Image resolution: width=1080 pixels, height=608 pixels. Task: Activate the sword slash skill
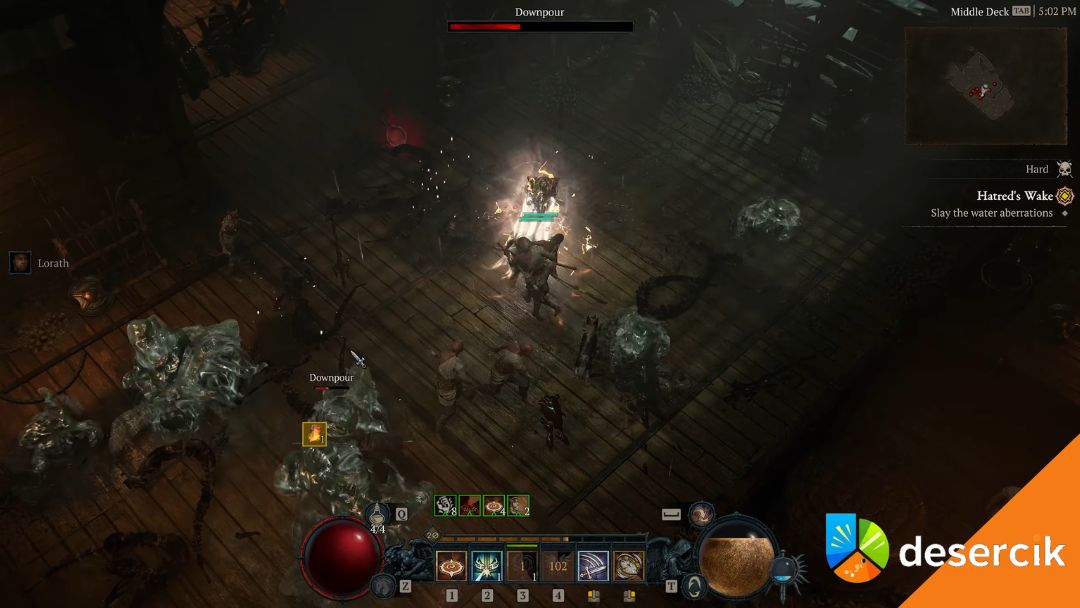[593, 567]
